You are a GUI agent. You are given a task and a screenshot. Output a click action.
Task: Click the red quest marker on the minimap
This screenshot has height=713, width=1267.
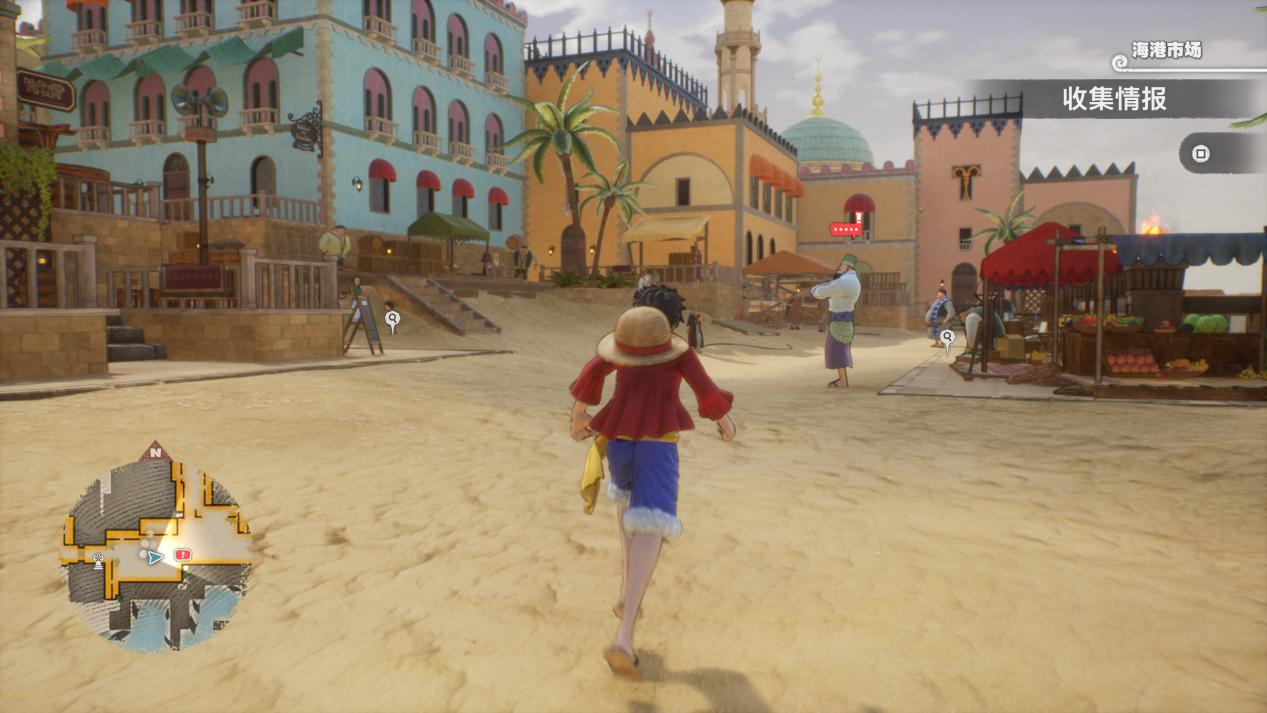pyautogui.click(x=182, y=554)
